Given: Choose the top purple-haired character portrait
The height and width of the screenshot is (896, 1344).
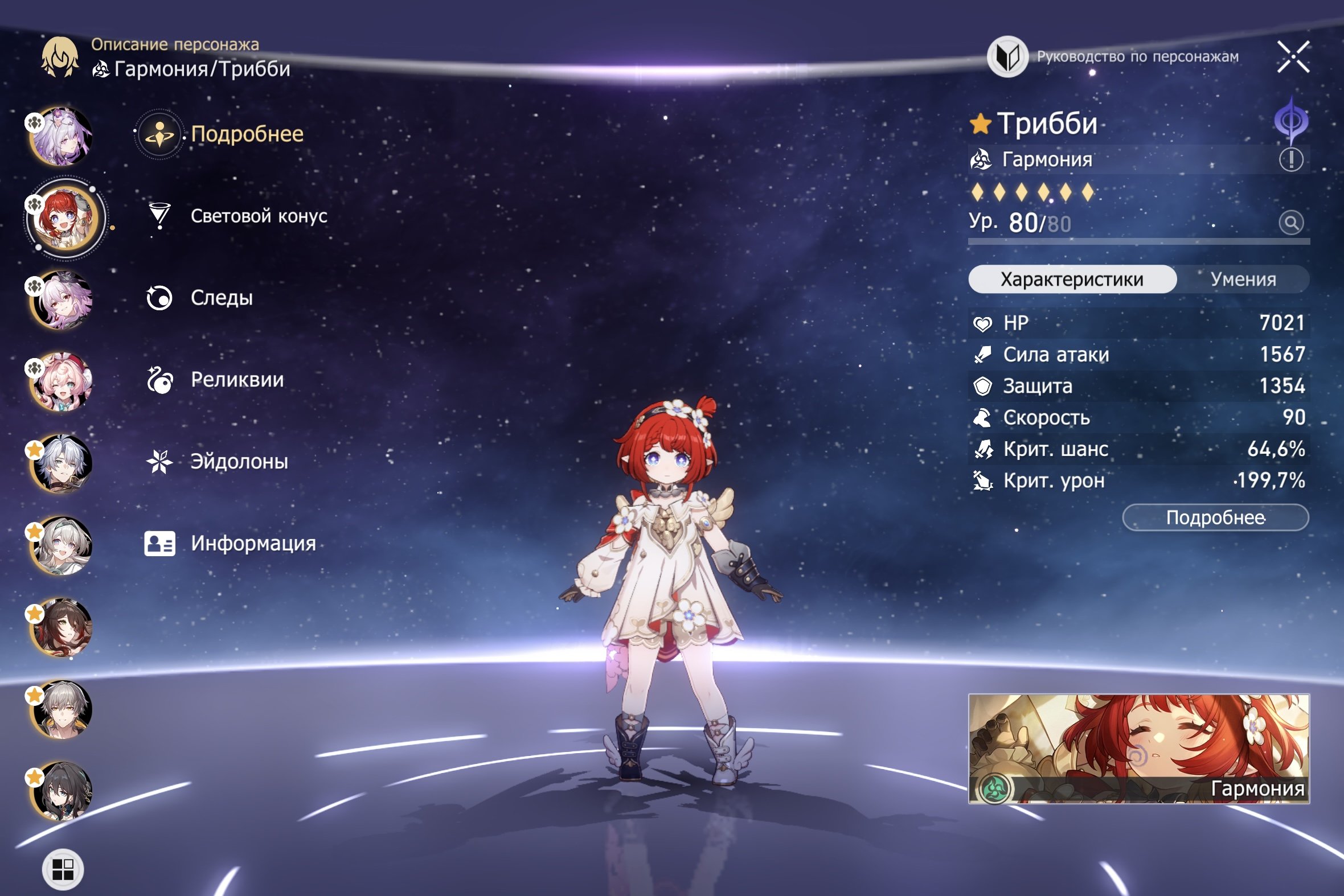Looking at the screenshot, I should point(62,136).
